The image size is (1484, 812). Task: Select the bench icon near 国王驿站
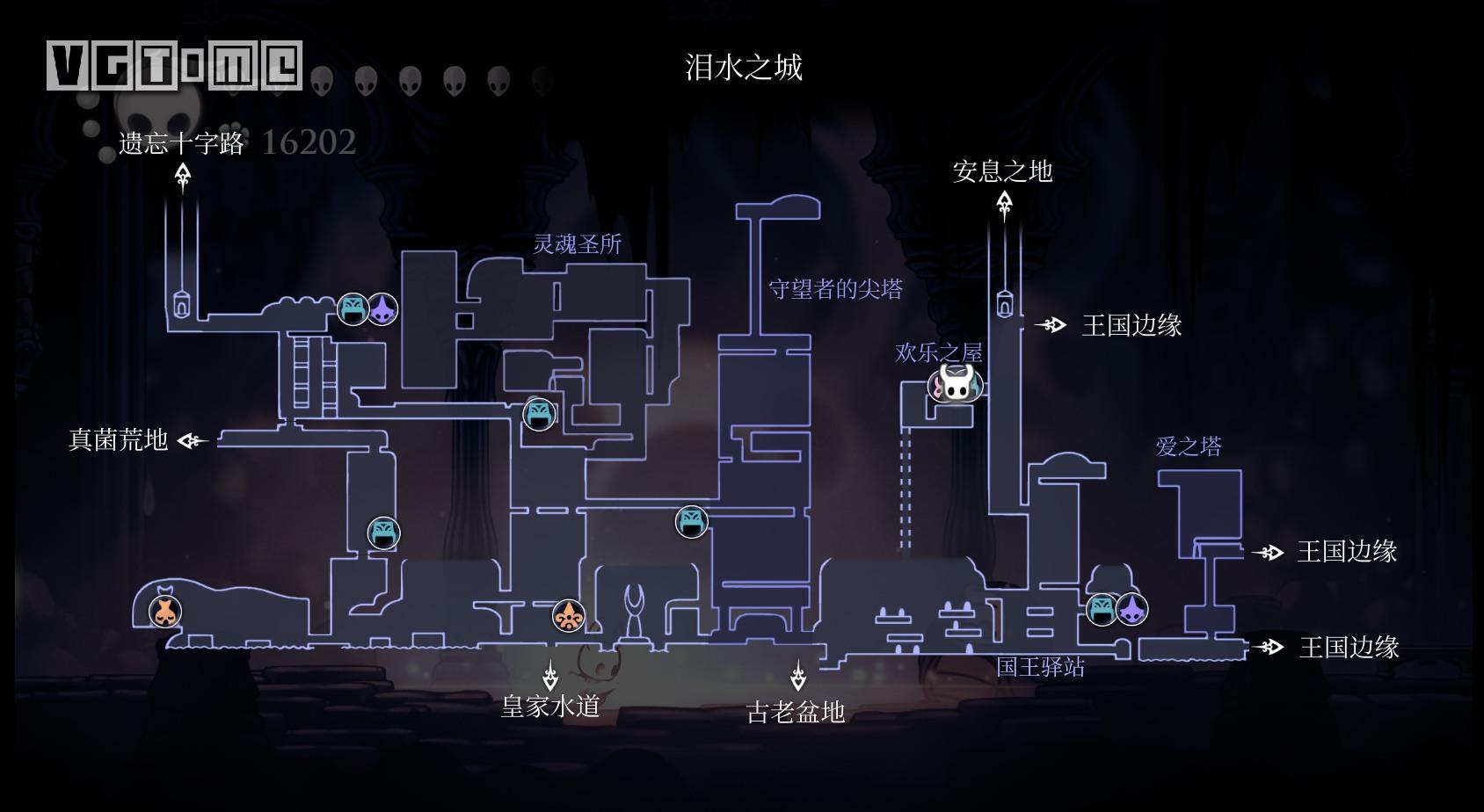(1102, 608)
